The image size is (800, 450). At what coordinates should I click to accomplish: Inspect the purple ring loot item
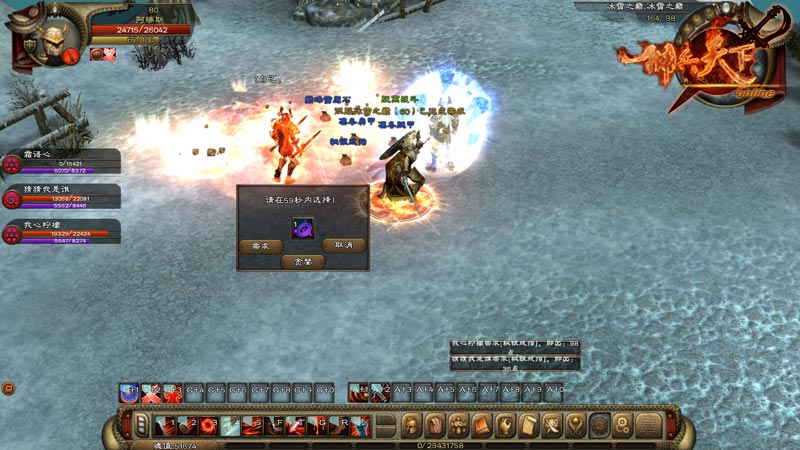click(x=302, y=228)
